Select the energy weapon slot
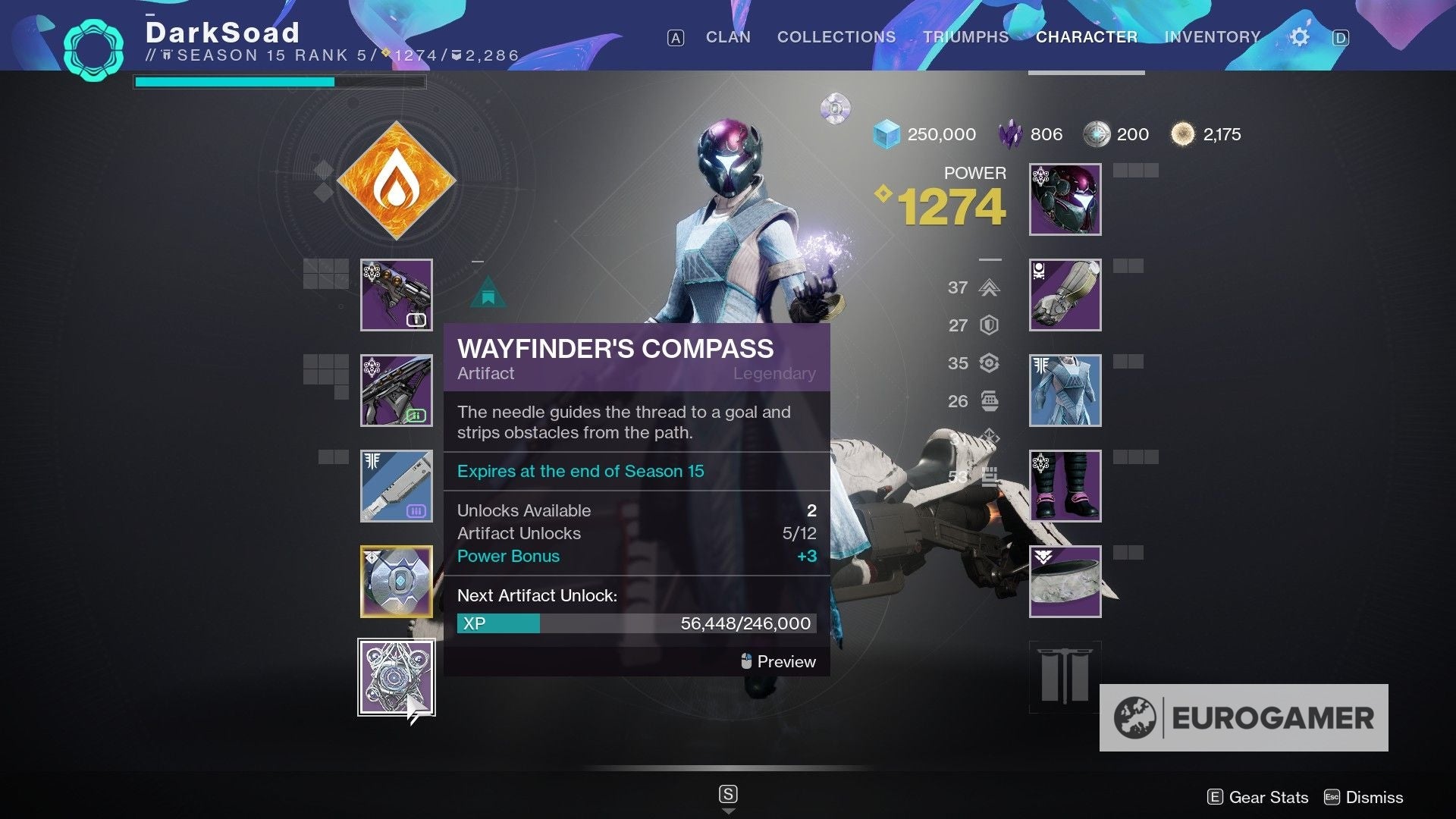This screenshot has height=819, width=1456. tap(395, 391)
